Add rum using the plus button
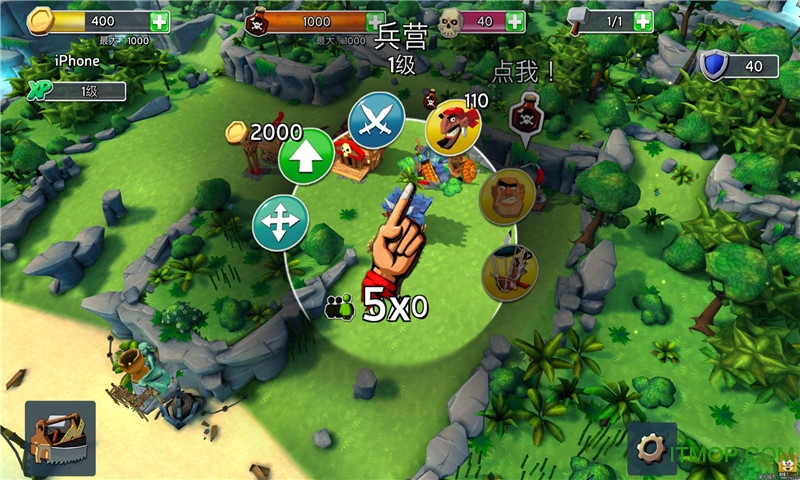800x480 pixels. coord(376,22)
